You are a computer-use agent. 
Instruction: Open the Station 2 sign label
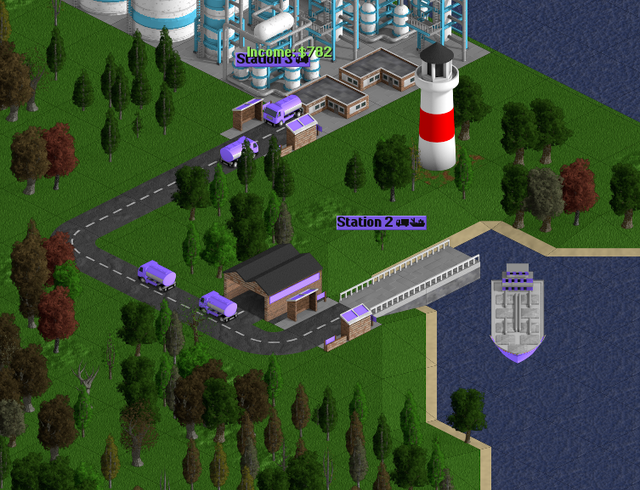pos(380,221)
